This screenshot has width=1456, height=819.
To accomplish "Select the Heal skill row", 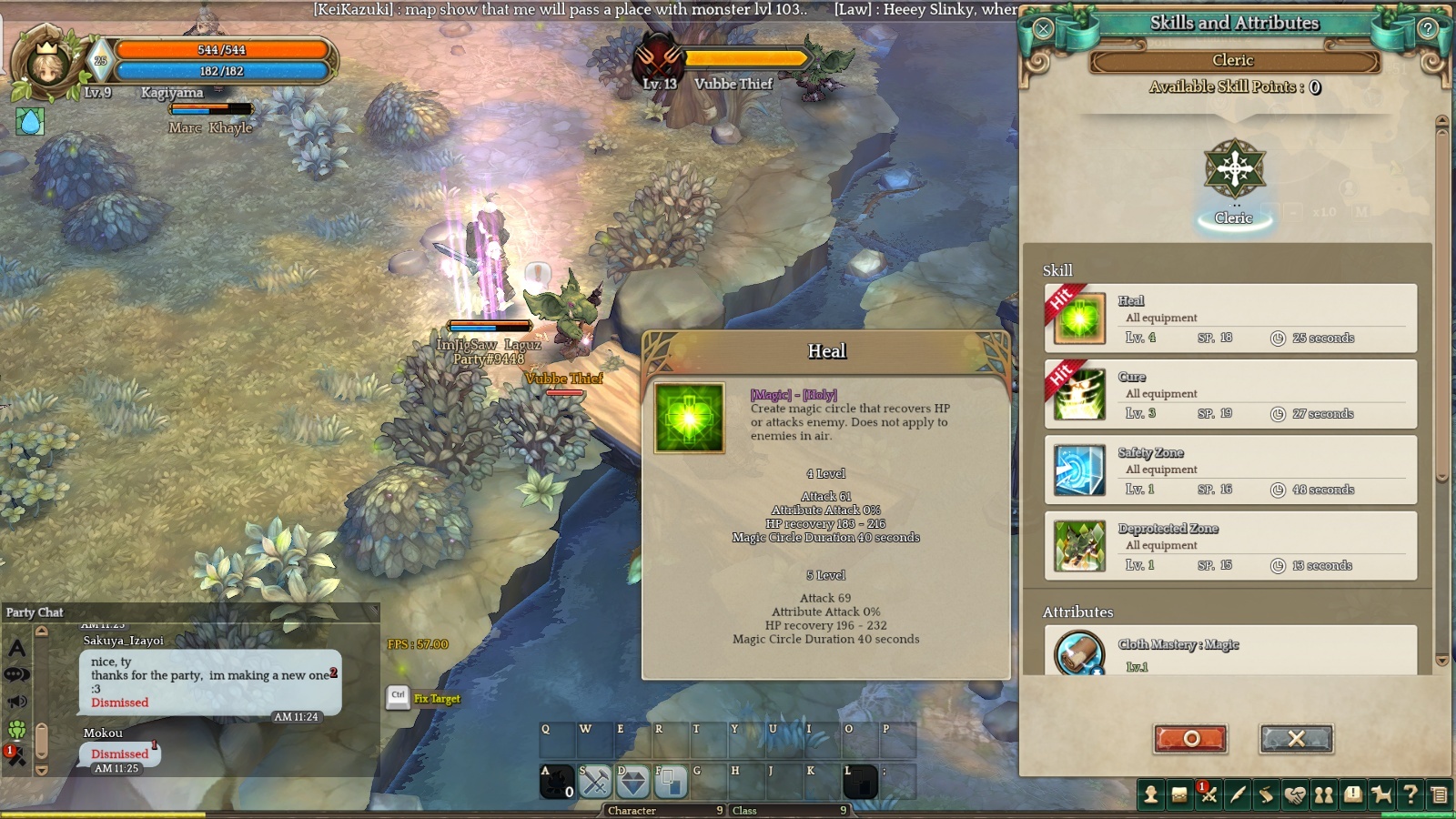I will click(1230, 318).
